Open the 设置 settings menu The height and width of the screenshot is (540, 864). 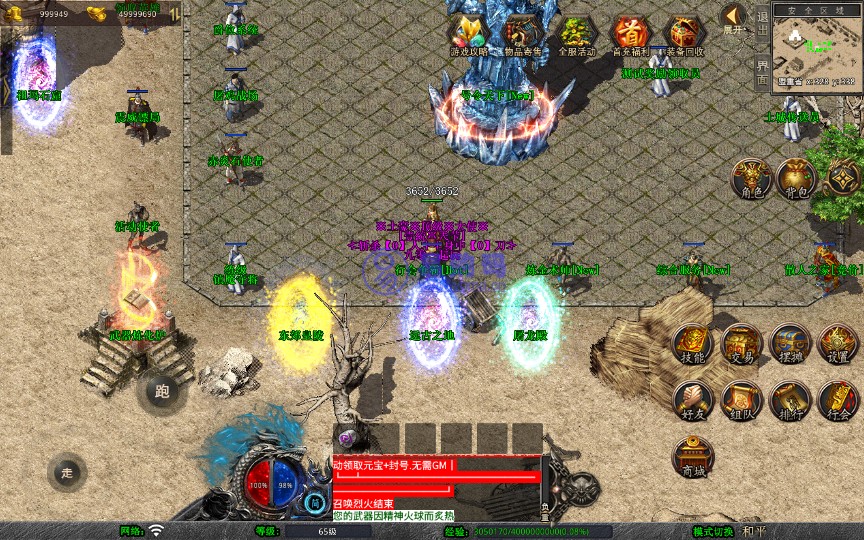(838, 343)
